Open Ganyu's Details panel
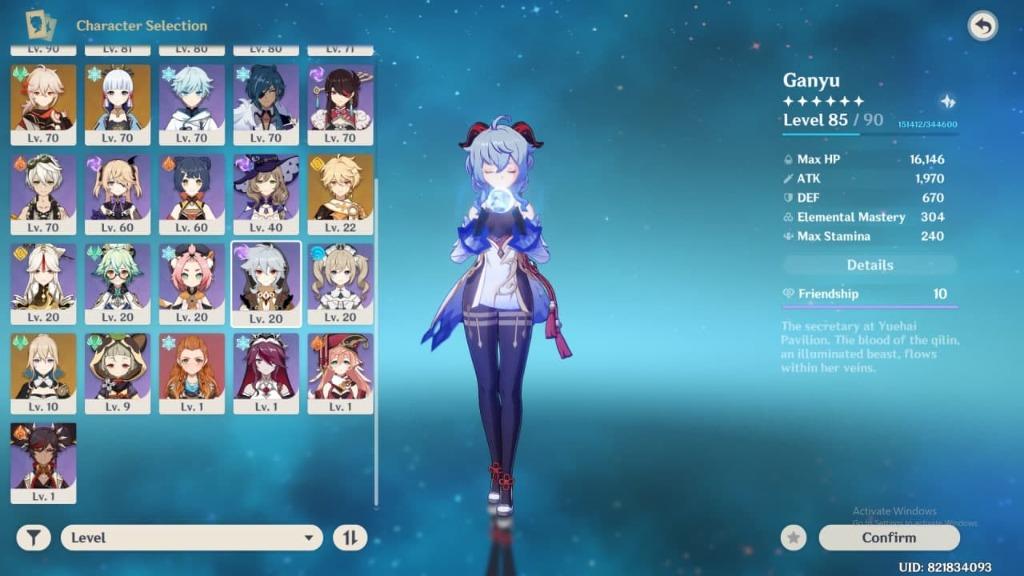 tap(869, 265)
